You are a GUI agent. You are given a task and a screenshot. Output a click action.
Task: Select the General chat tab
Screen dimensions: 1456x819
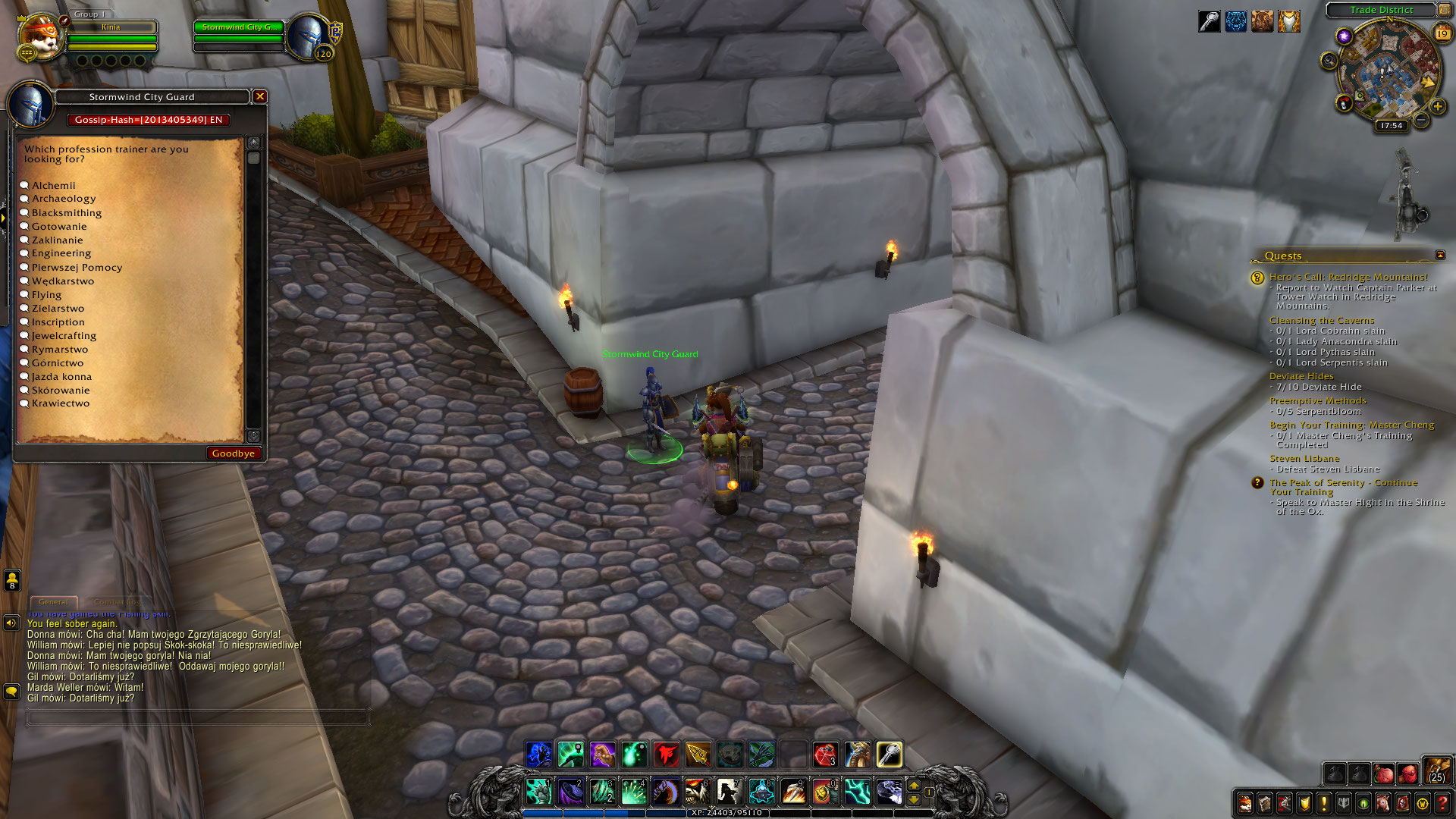click(x=53, y=601)
